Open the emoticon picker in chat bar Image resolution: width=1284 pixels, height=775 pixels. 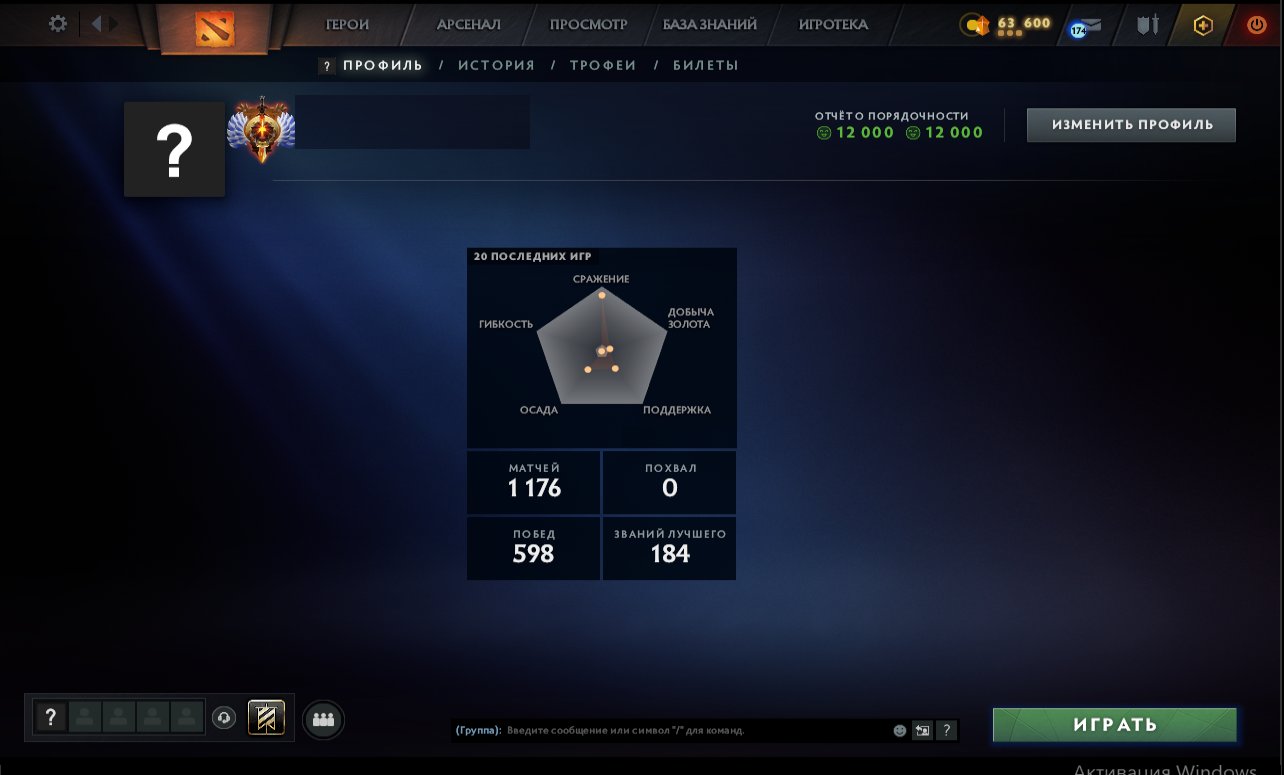tap(899, 730)
